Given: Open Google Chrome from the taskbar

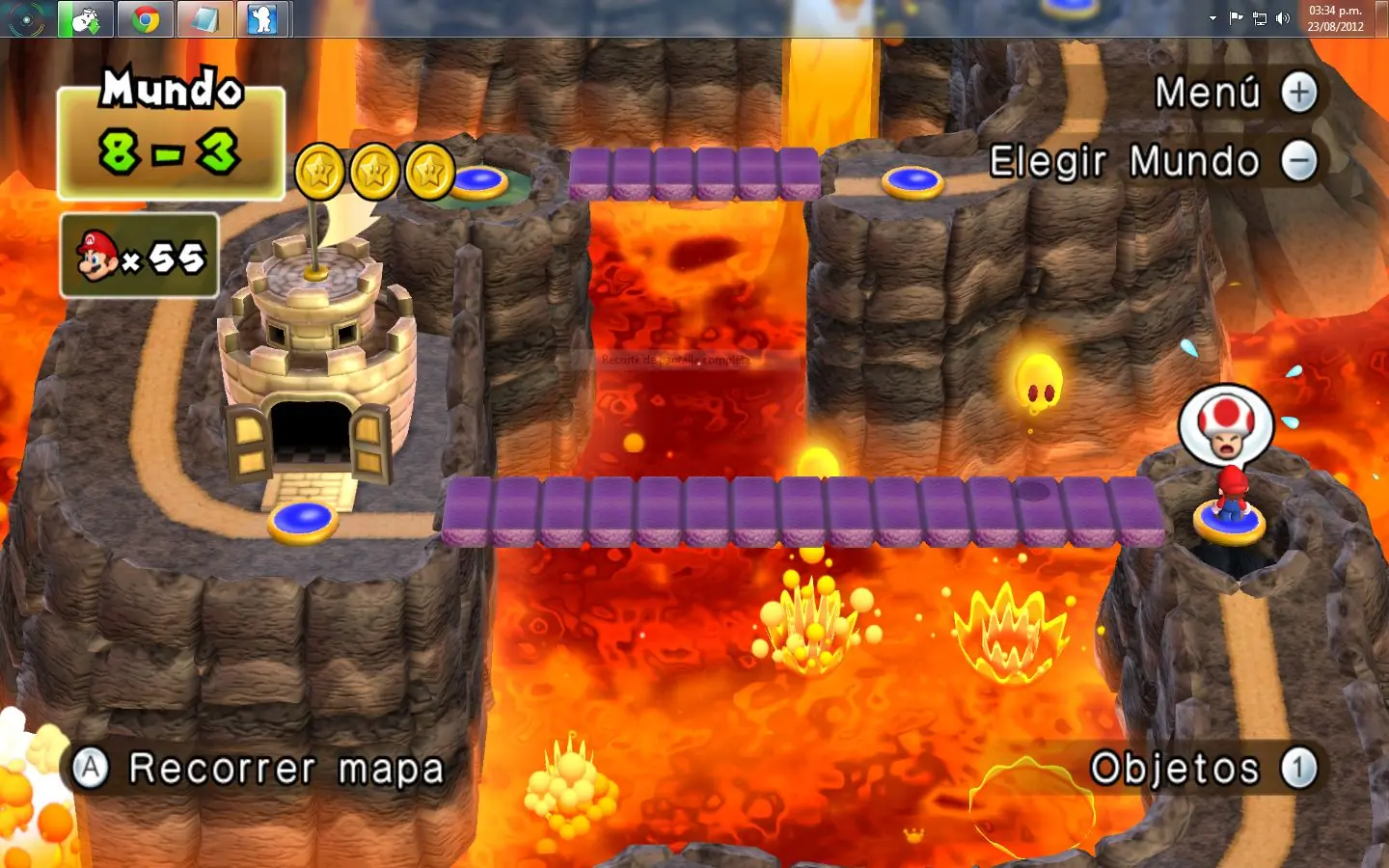Looking at the screenshot, I should pyautogui.click(x=146, y=18).
